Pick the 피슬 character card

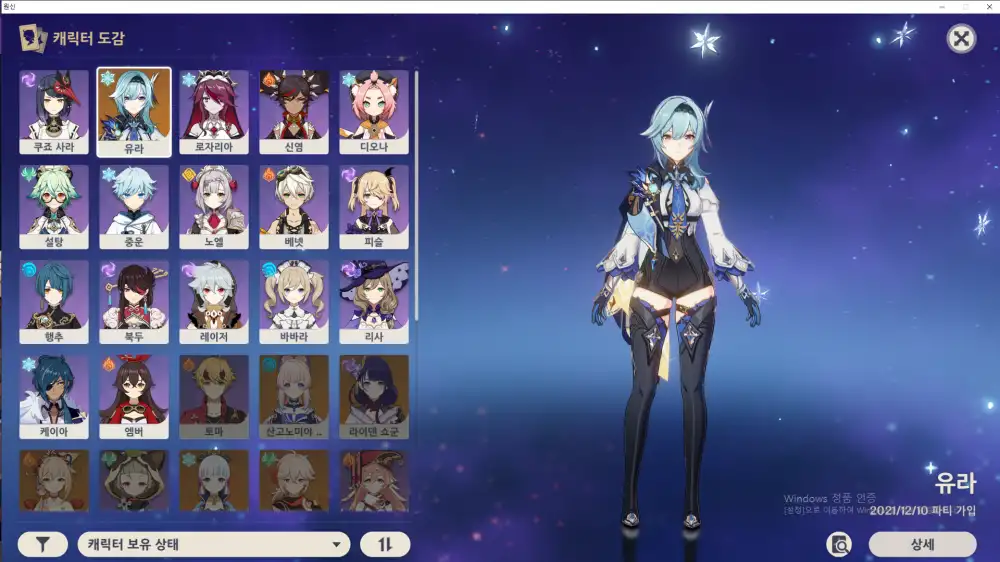374,207
